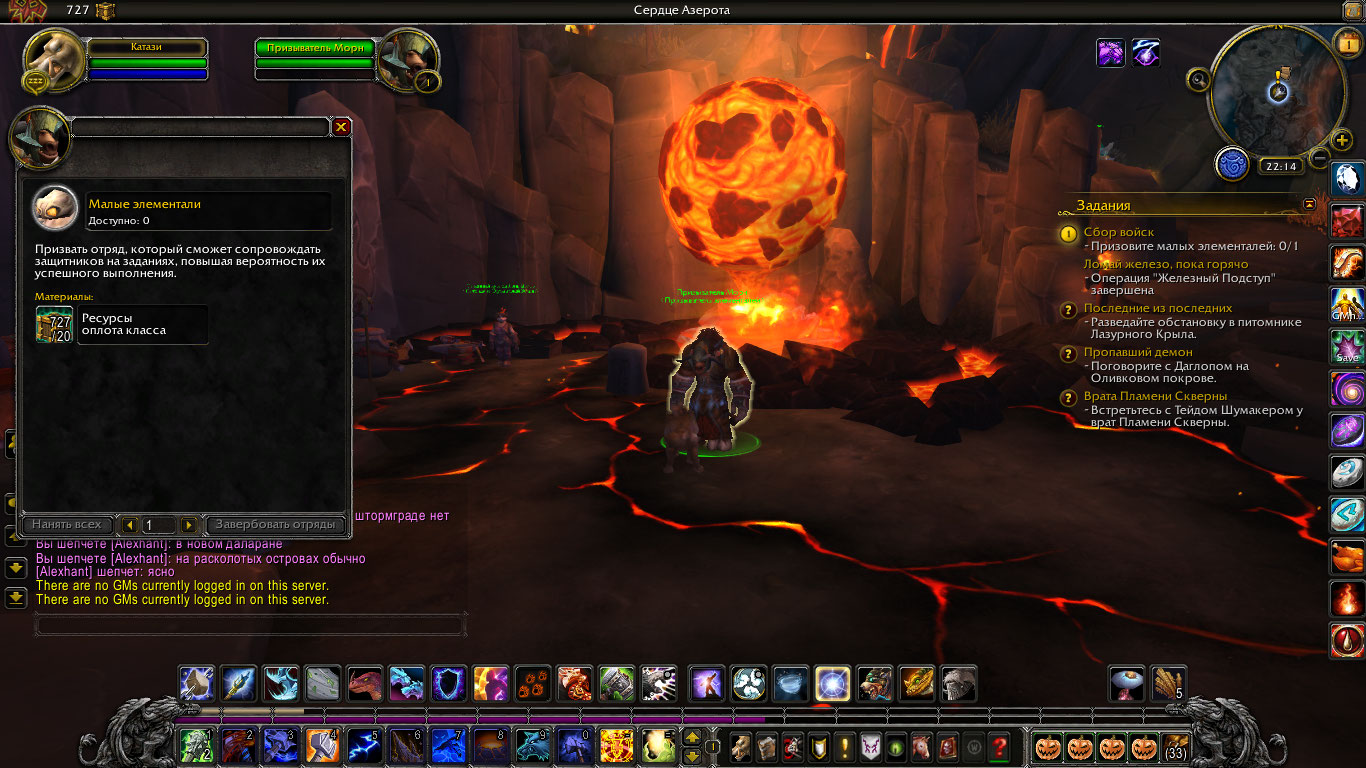Open the class hall report button
The image size is (1366, 768).
point(1232,163)
